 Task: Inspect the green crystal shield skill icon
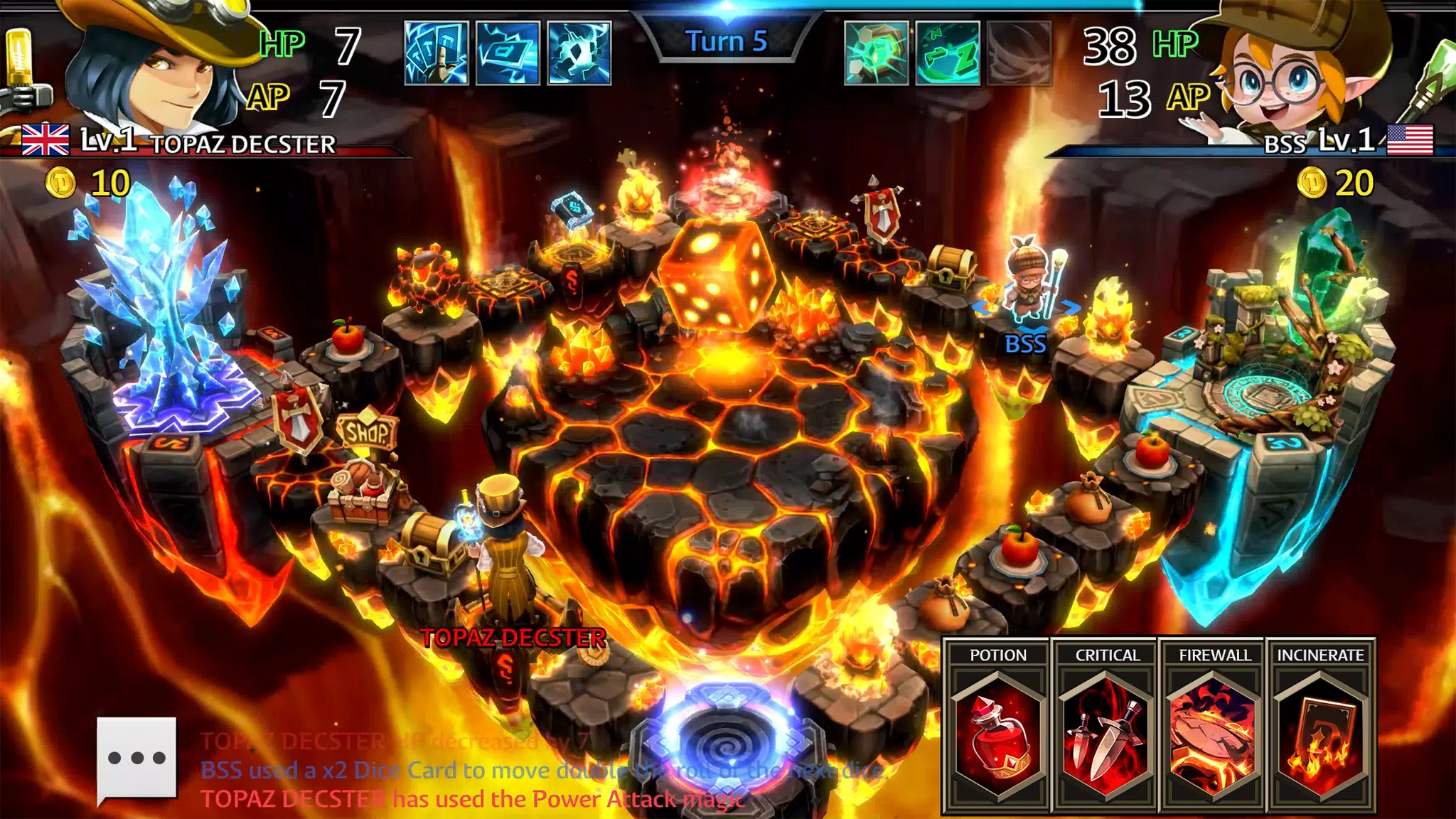pos(876,53)
